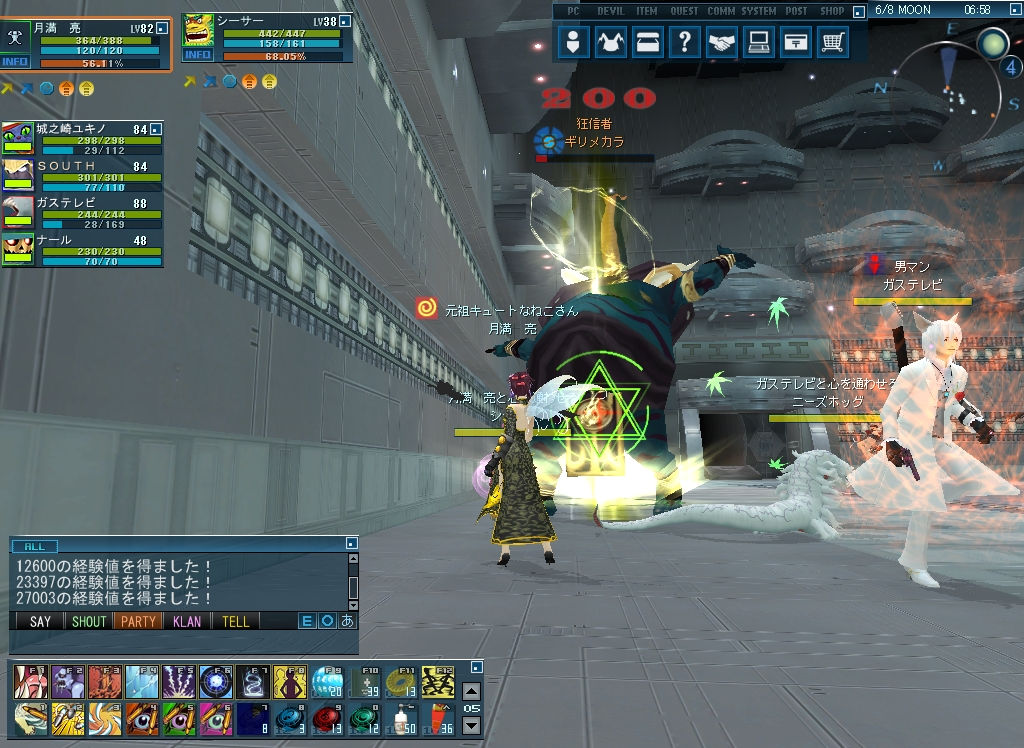This screenshot has height=748, width=1024.
Task: Open the Shop cart menu
Action: coord(832,42)
